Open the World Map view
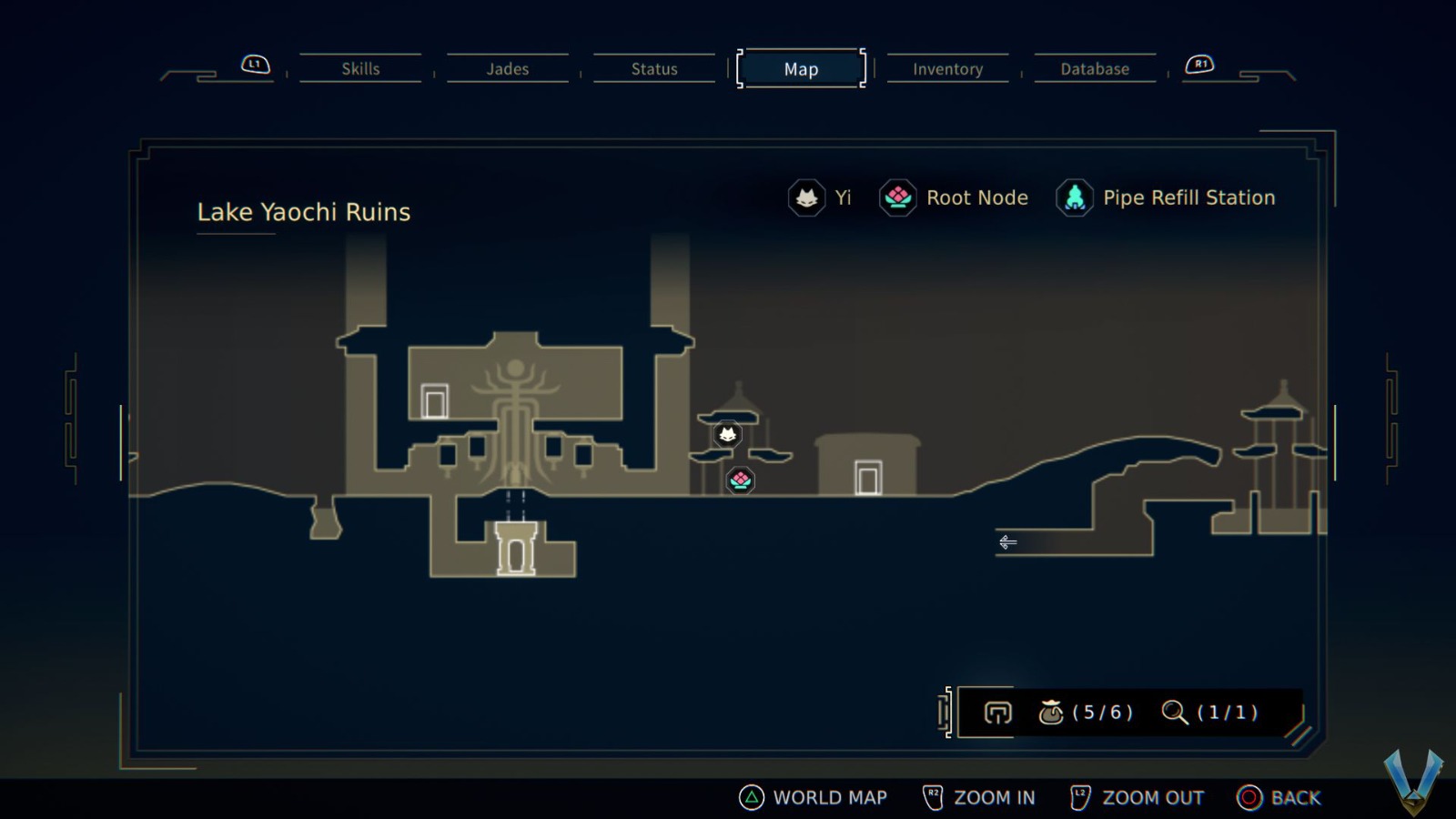 tap(816, 797)
